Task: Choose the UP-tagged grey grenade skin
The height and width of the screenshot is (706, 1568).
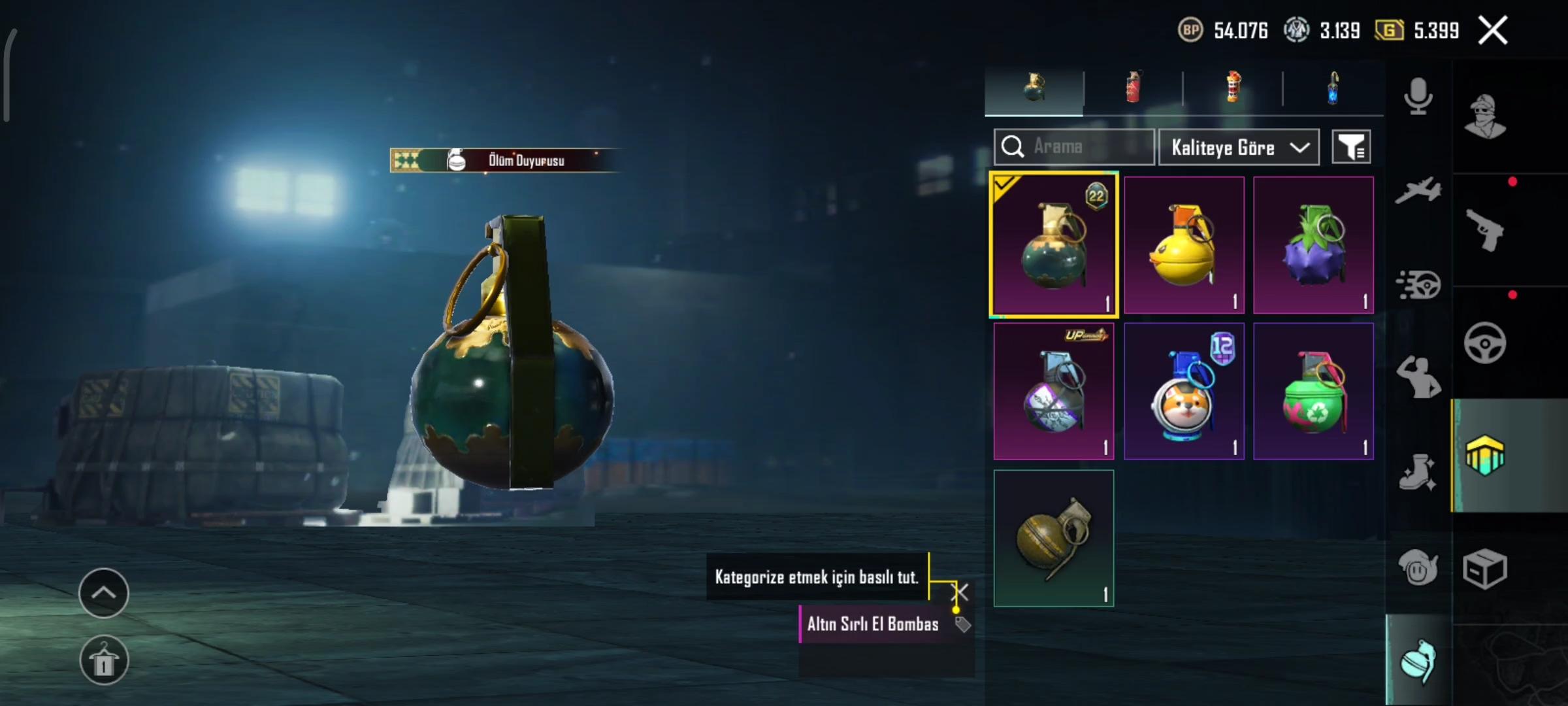Action: (1053, 391)
